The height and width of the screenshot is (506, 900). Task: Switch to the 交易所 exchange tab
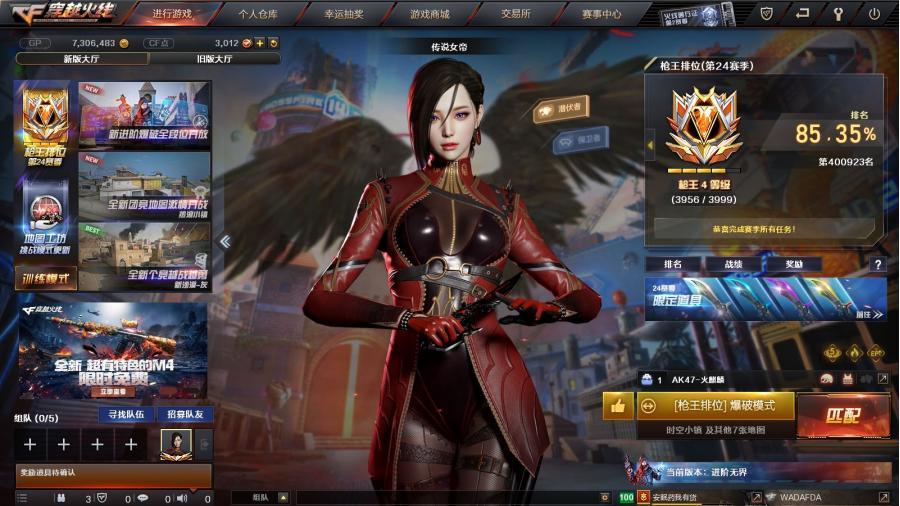[x=516, y=14]
